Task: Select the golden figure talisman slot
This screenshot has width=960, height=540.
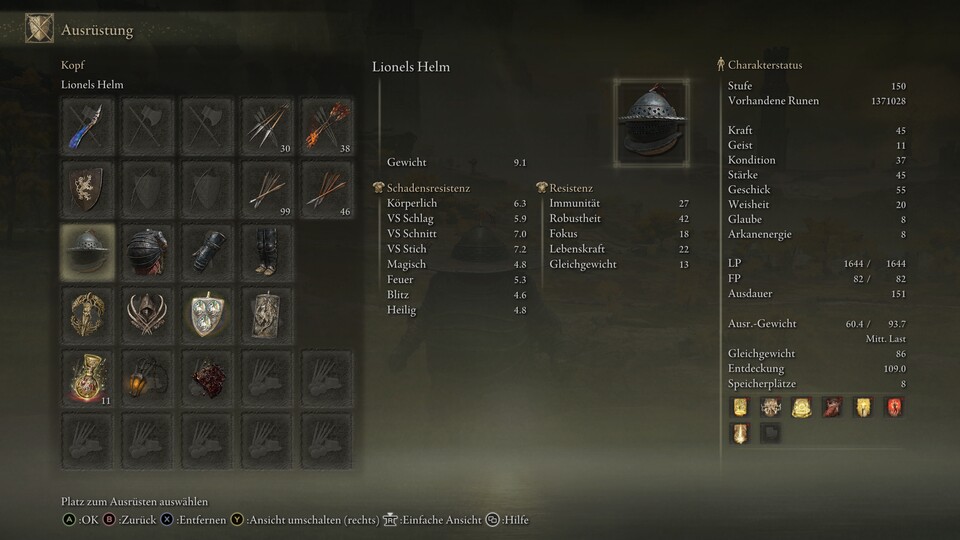Action: click(x=87, y=314)
